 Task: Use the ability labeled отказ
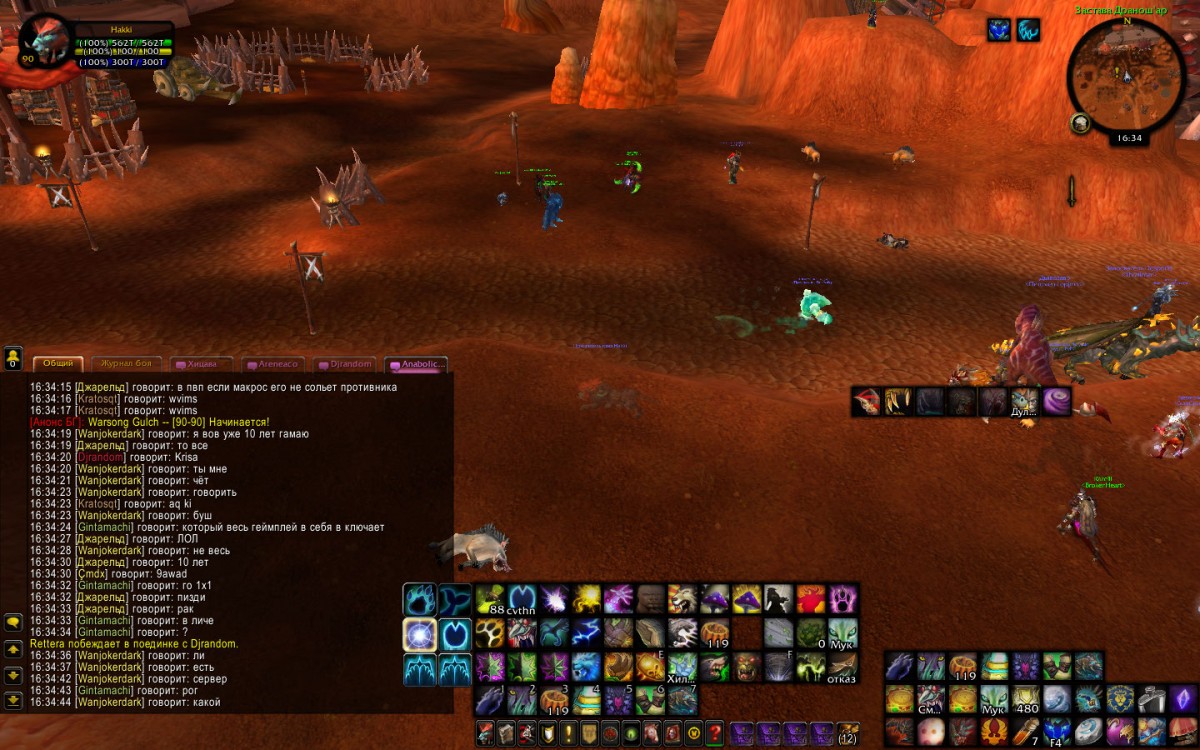click(x=842, y=666)
